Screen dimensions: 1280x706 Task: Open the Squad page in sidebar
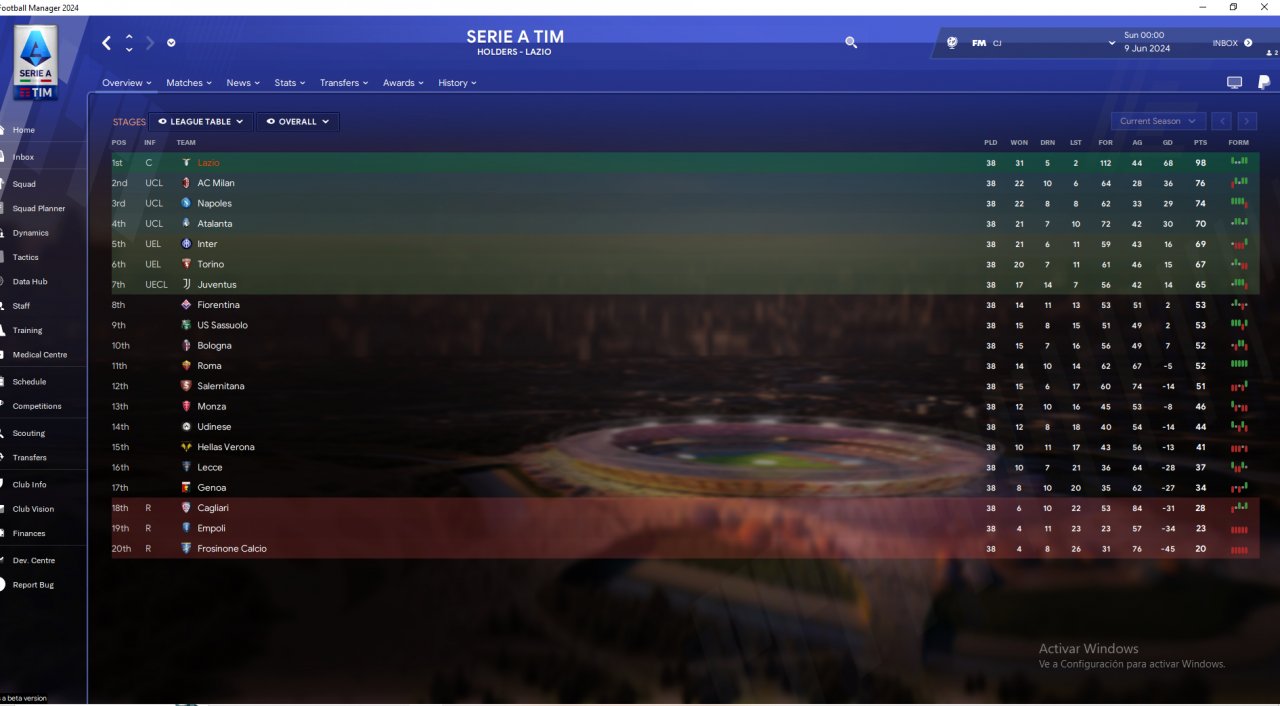24,184
